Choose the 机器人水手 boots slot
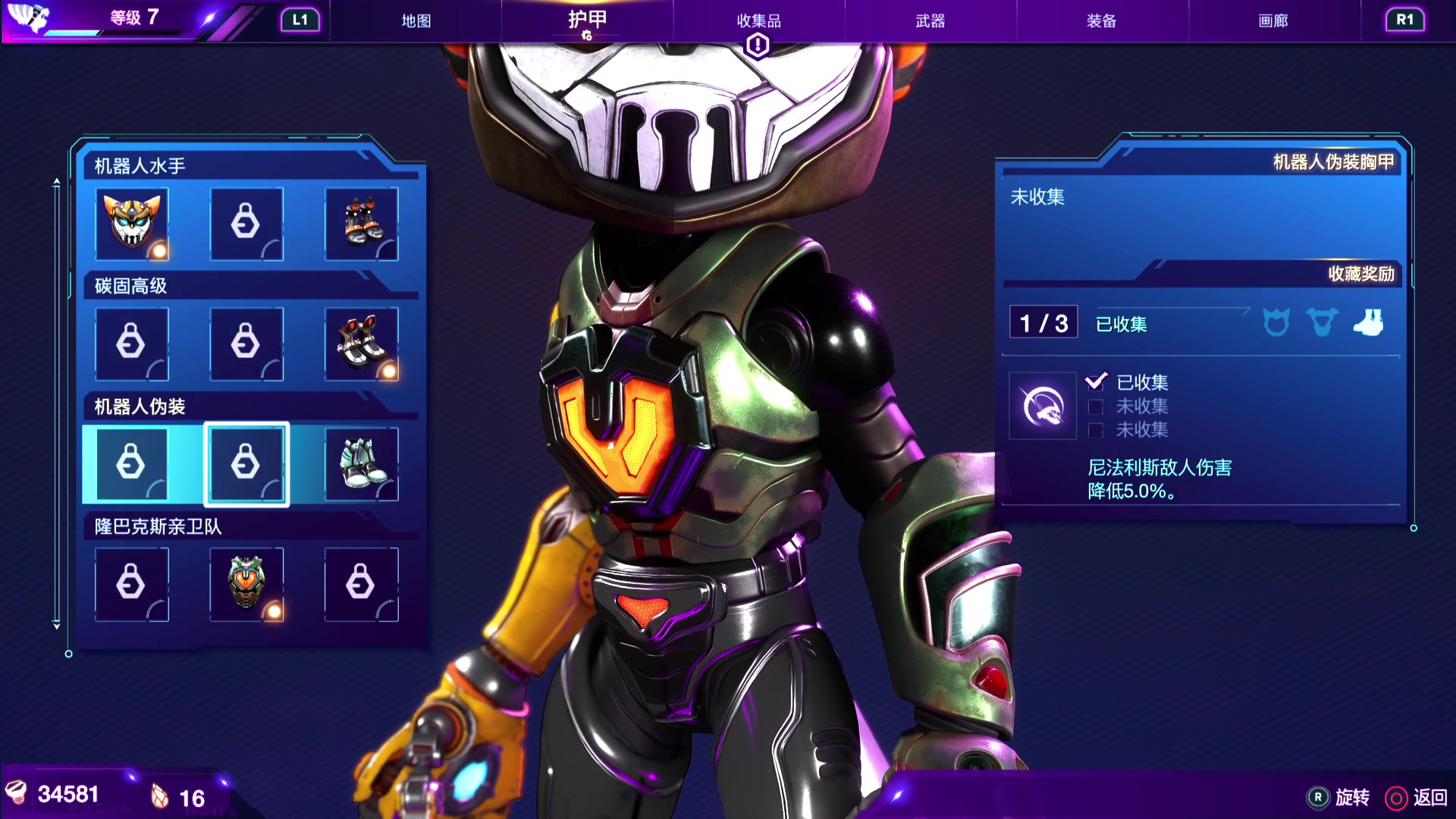The width and height of the screenshot is (1456, 819). 361,224
